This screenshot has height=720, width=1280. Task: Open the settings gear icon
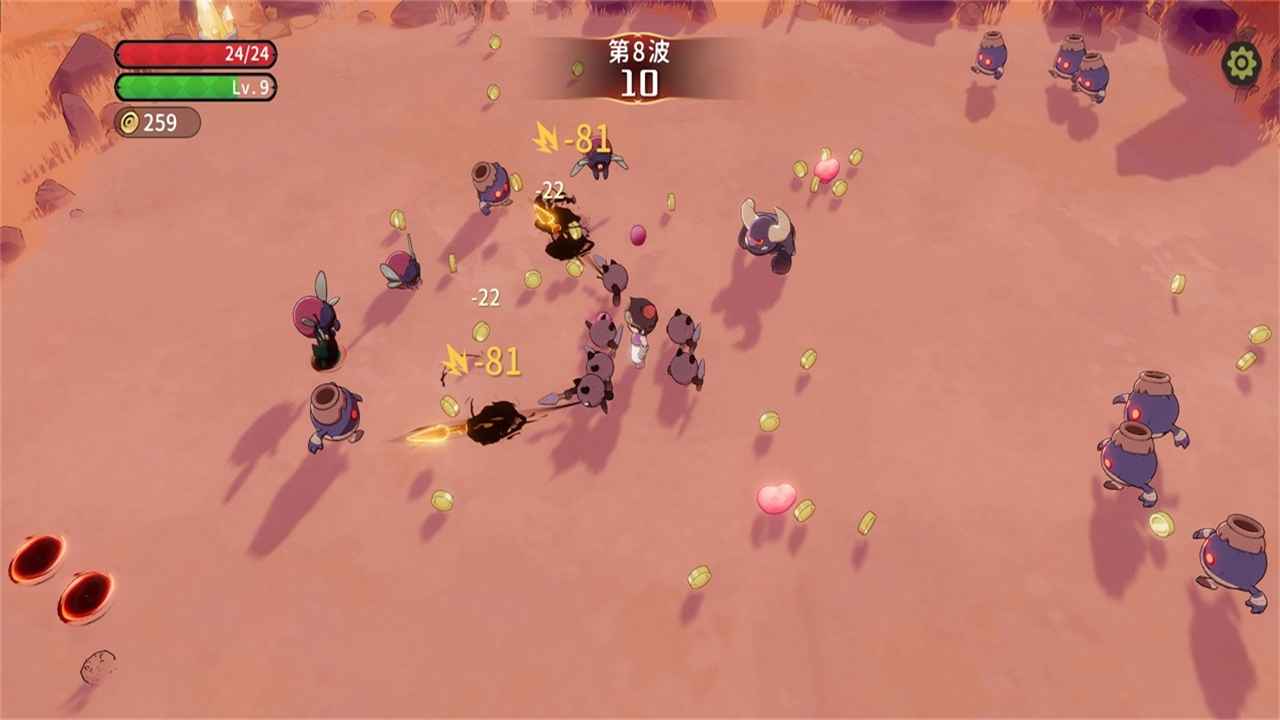coord(1241,64)
